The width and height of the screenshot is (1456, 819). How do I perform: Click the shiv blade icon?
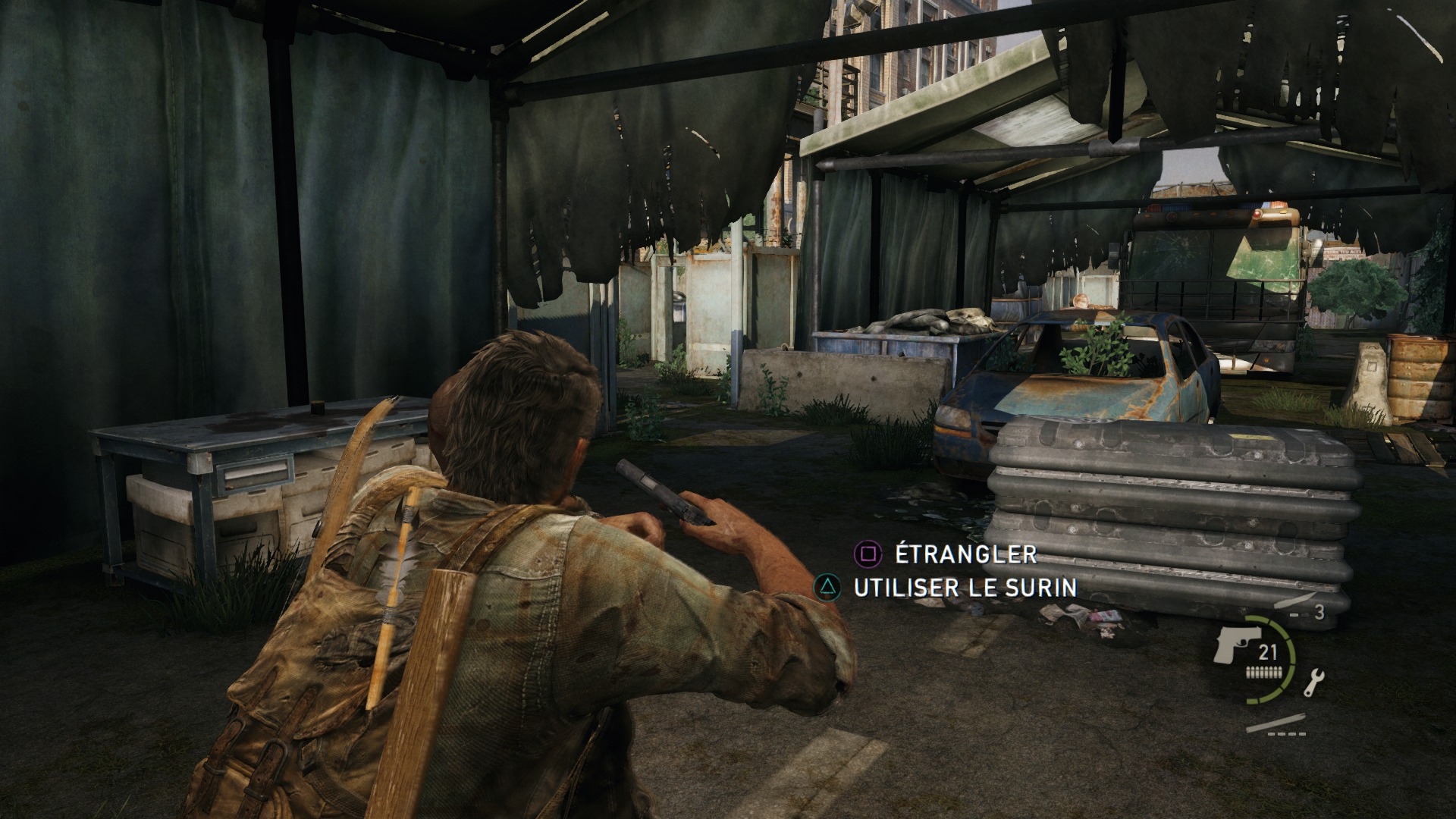click(x=1290, y=602)
